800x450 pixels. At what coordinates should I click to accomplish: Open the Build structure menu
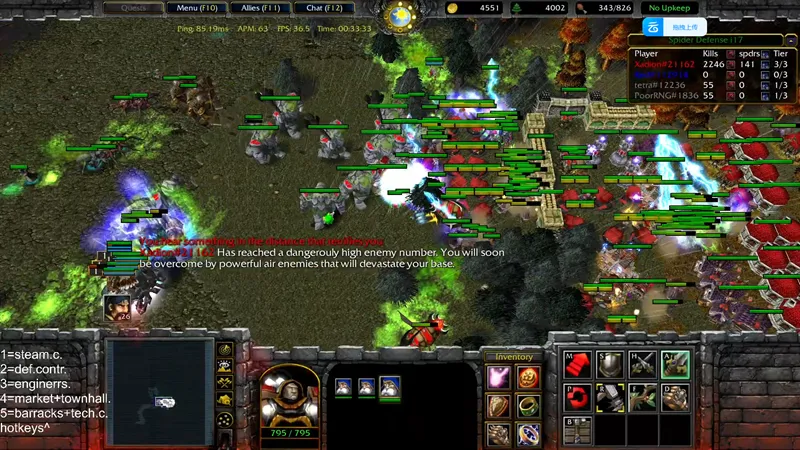click(x=577, y=430)
